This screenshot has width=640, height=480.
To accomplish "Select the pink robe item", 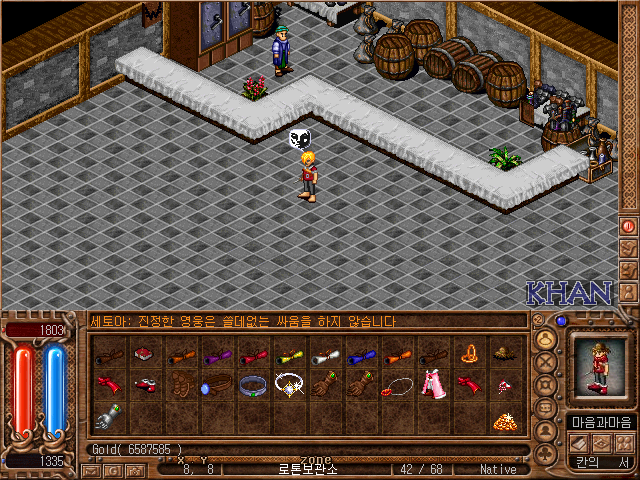I will pyautogui.click(x=431, y=385).
